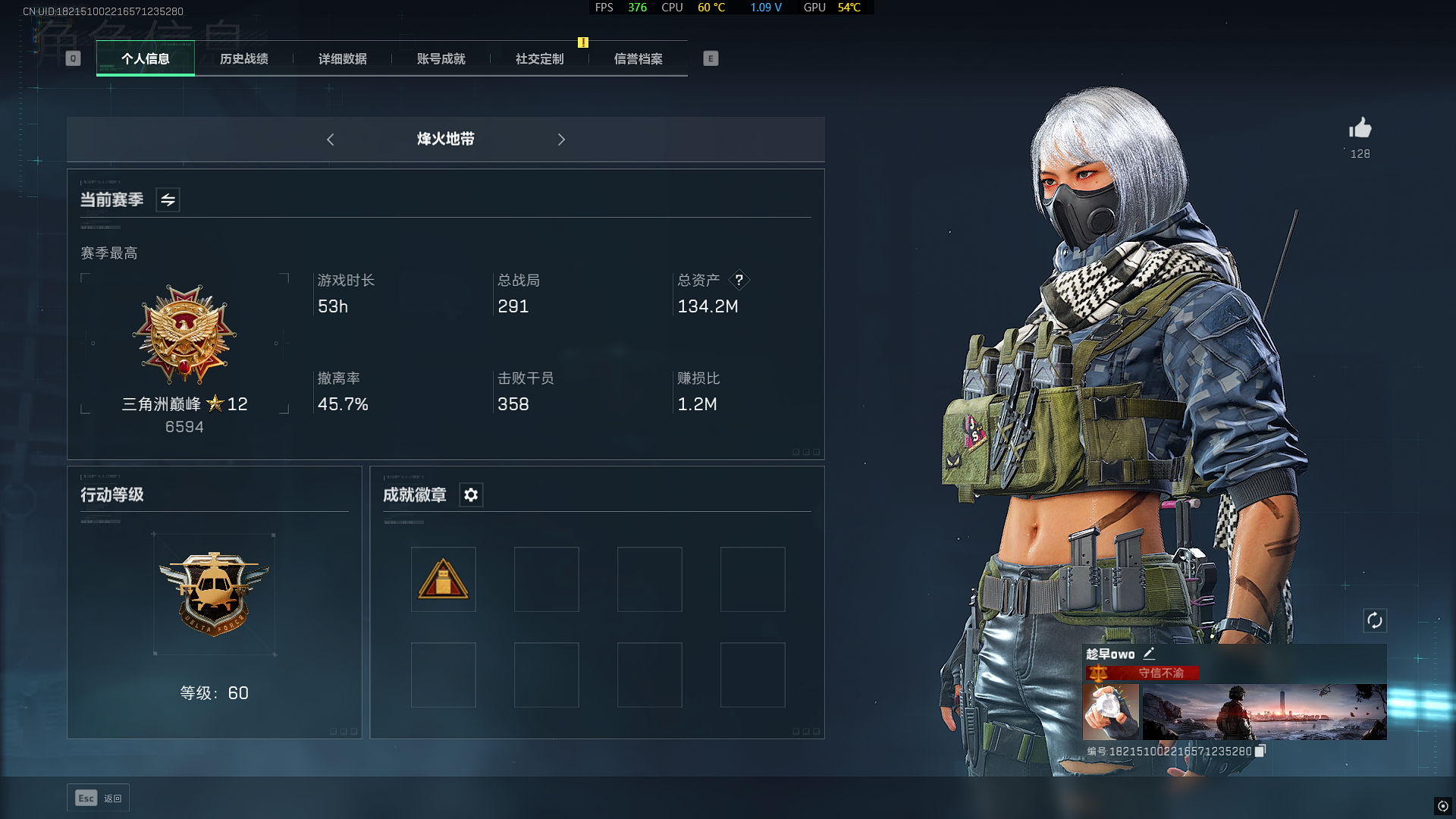Click the left arrow beside 烽火地带

coord(331,140)
